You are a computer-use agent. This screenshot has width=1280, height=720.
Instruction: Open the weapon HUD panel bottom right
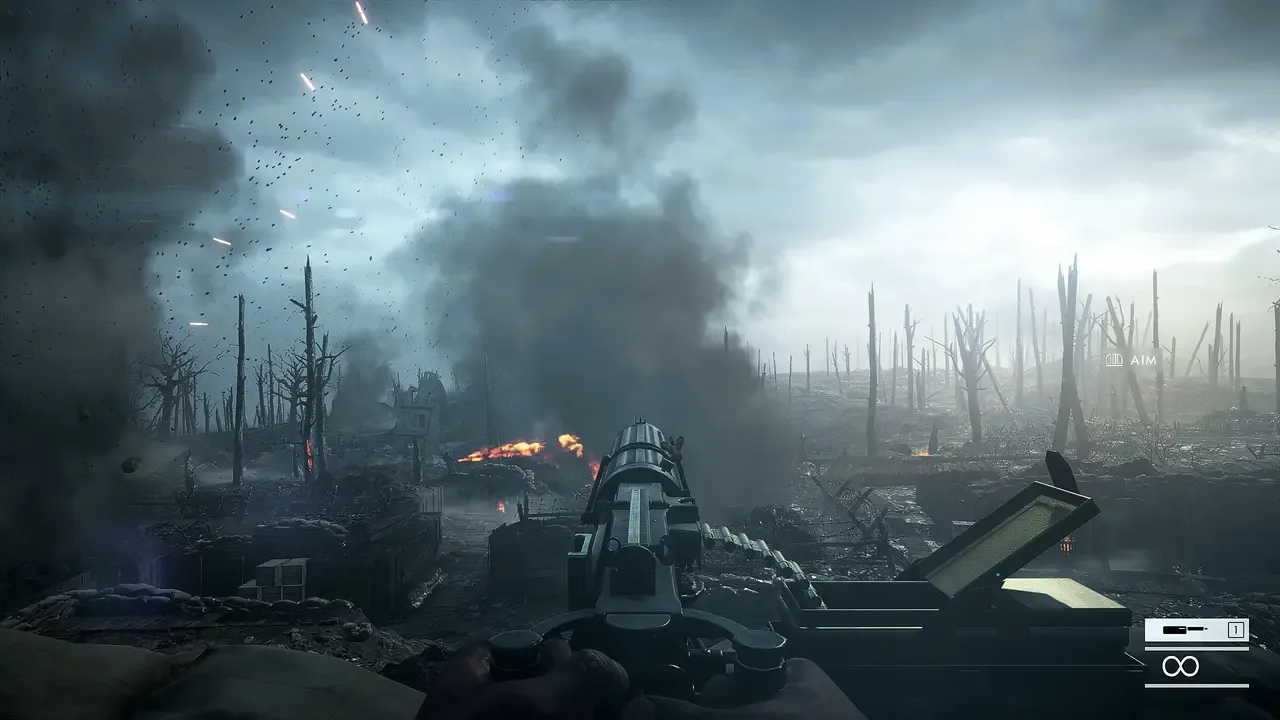1196,650
